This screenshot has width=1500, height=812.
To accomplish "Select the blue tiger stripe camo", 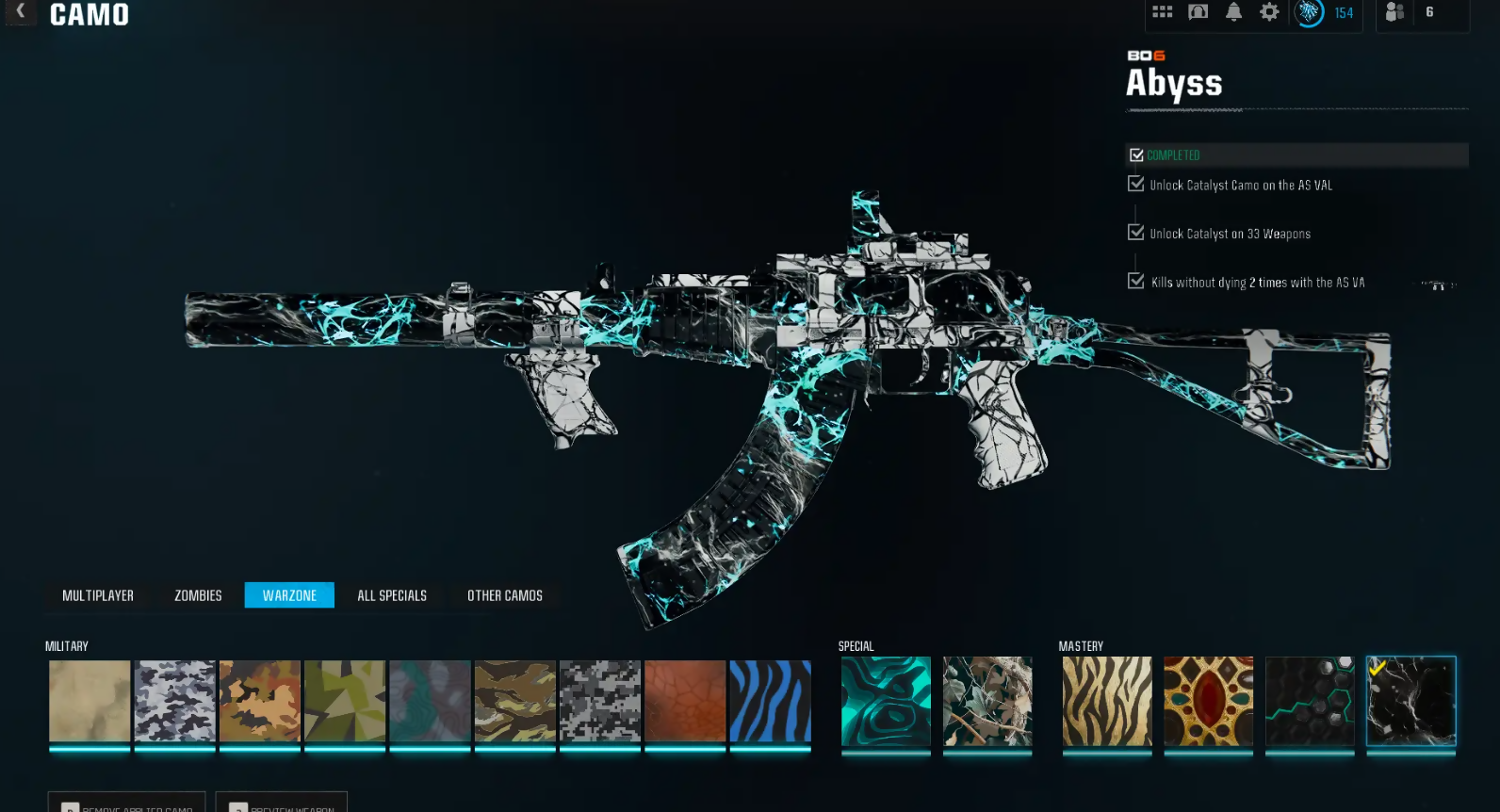I will pyautogui.click(x=770, y=701).
